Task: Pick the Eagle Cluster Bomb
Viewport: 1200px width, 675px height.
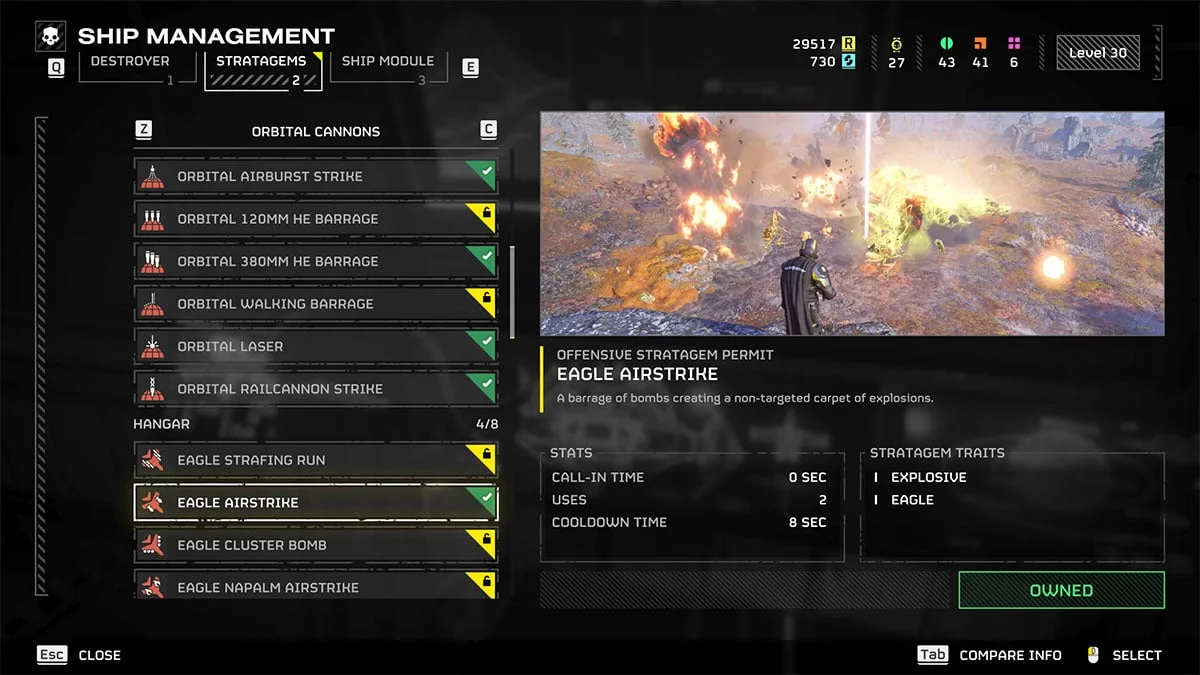Action: coord(315,545)
